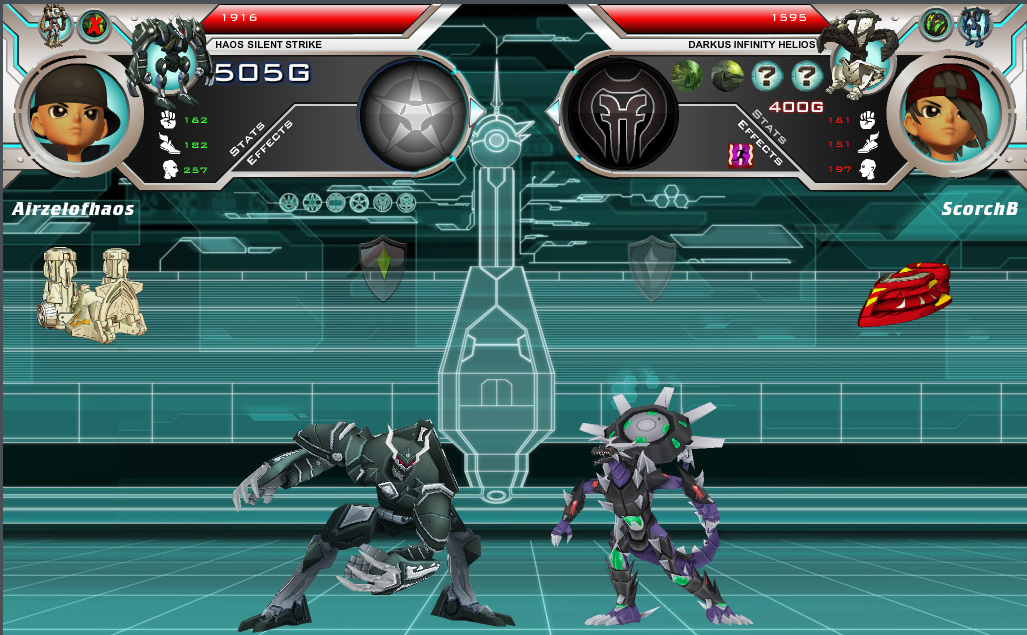Click the blue robot reserve Bakugan icon
Viewport: 1027px width, 635px height.
click(975, 24)
